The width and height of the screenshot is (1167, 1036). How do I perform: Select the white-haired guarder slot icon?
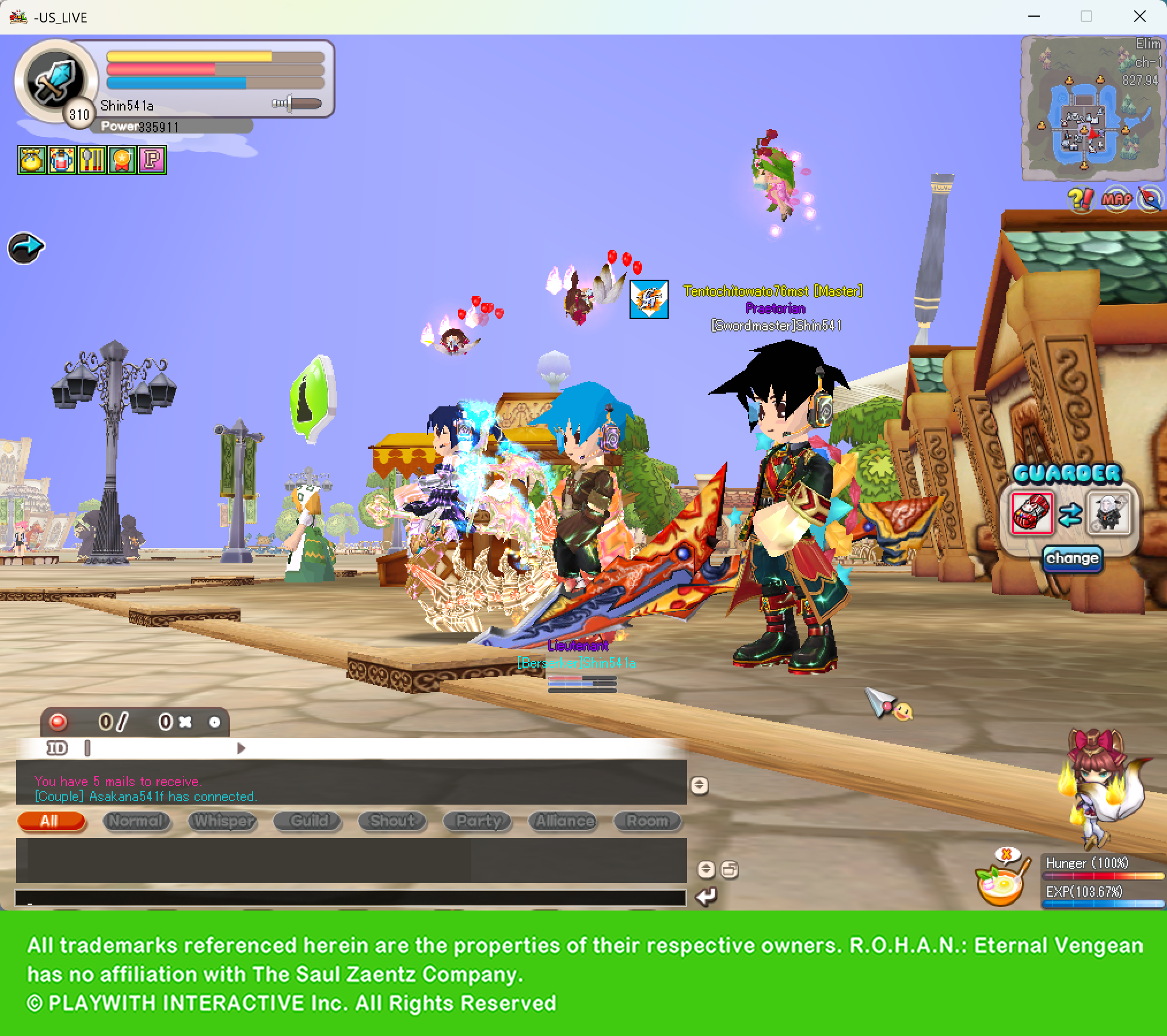click(1108, 513)
